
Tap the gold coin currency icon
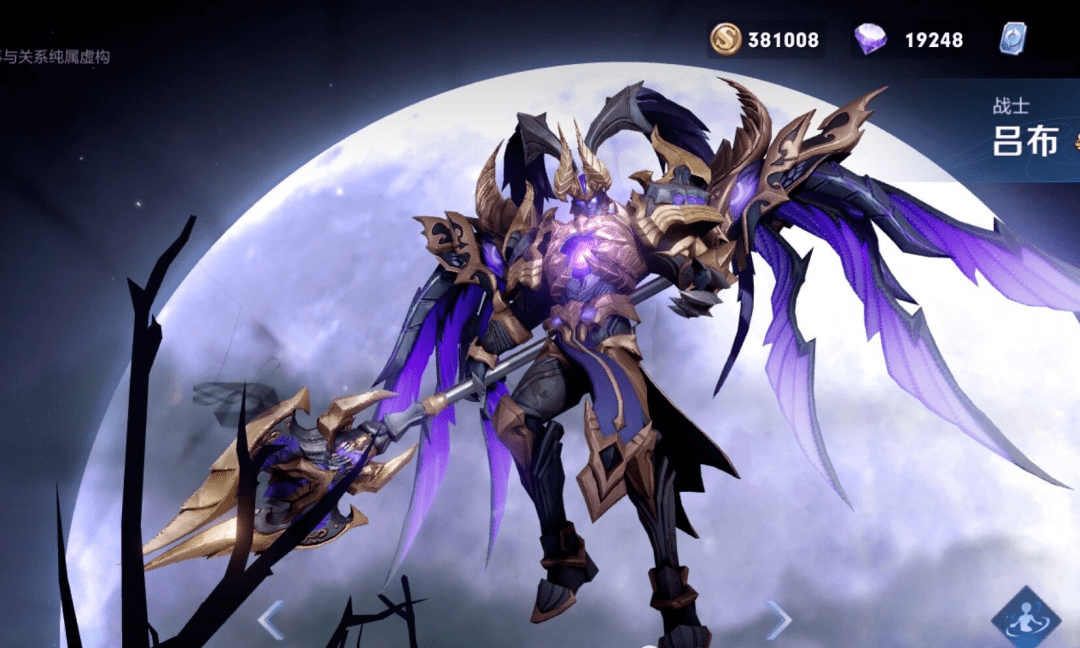(x=726, y=40)
